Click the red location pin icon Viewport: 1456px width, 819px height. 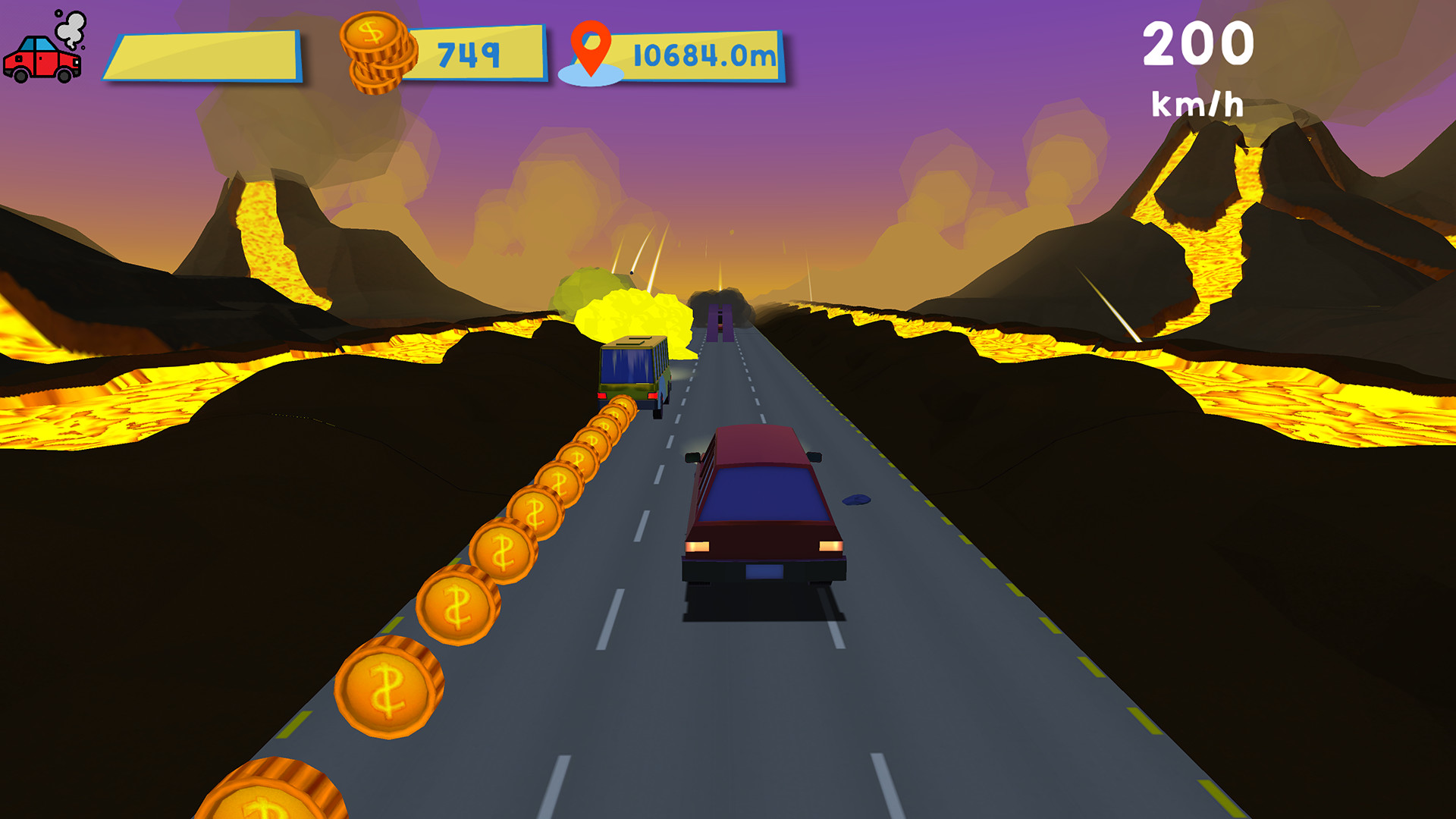[x=590, y=49]
